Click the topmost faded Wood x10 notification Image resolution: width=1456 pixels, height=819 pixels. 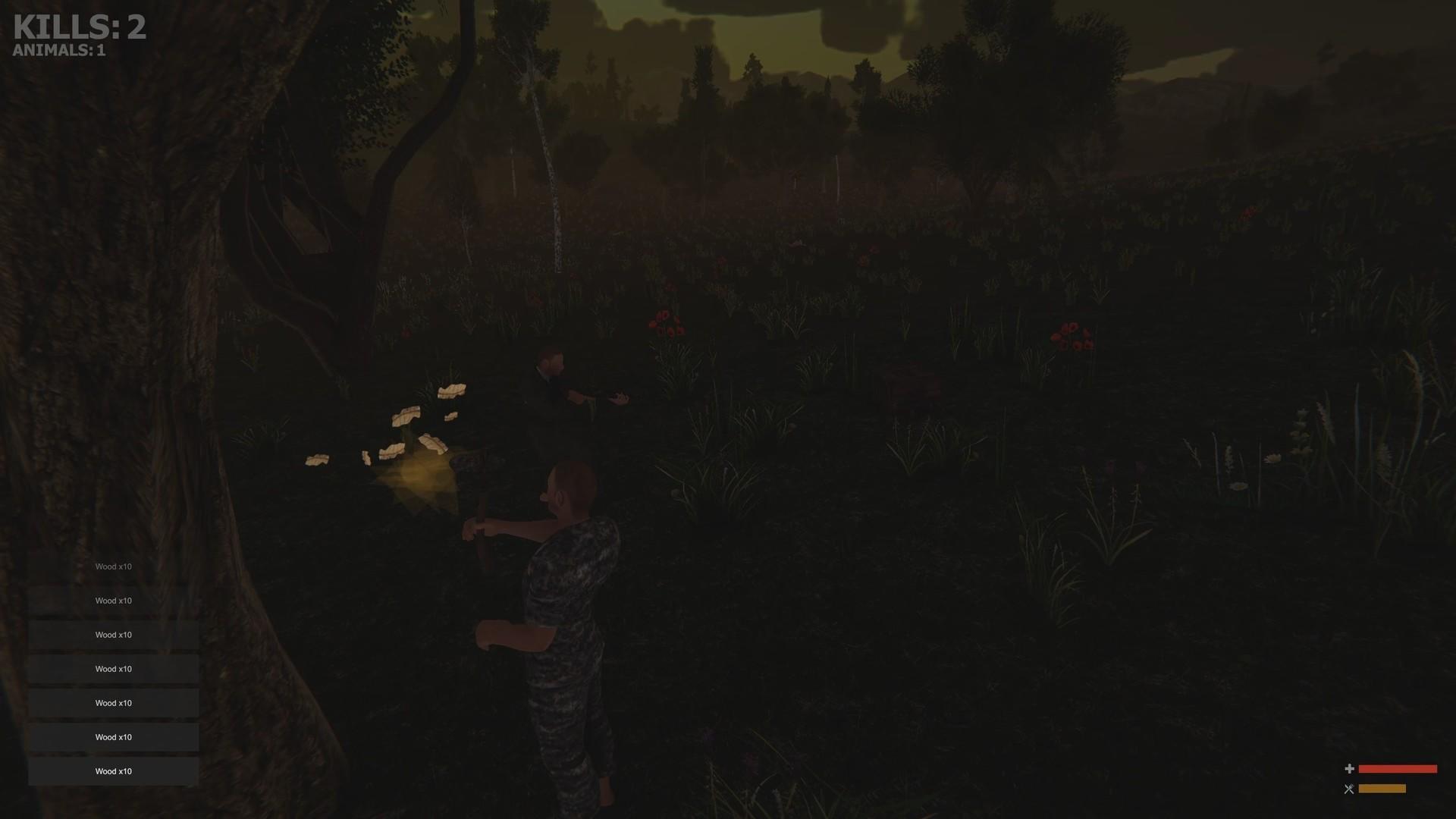(112, 566)
